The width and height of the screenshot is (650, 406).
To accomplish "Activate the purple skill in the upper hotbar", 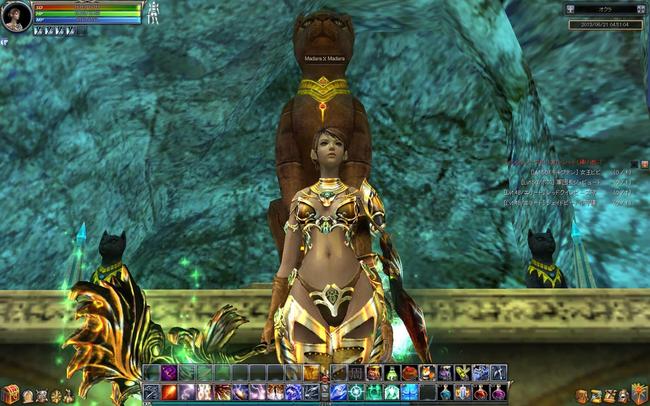I will [169, 373].
